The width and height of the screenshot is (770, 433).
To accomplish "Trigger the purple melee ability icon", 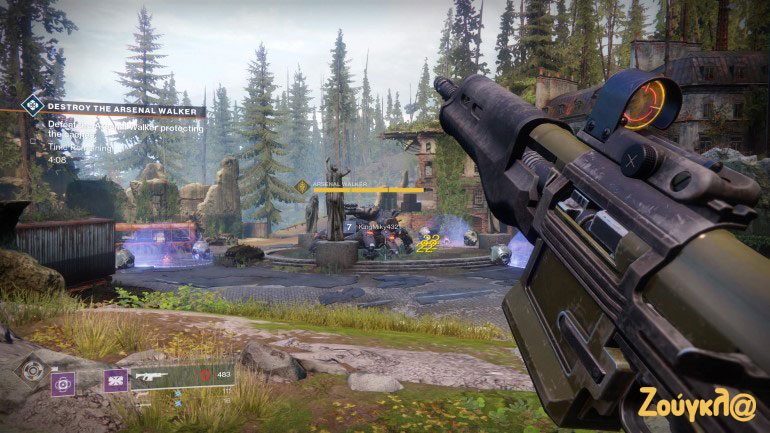I will click(x=115, y=380).
